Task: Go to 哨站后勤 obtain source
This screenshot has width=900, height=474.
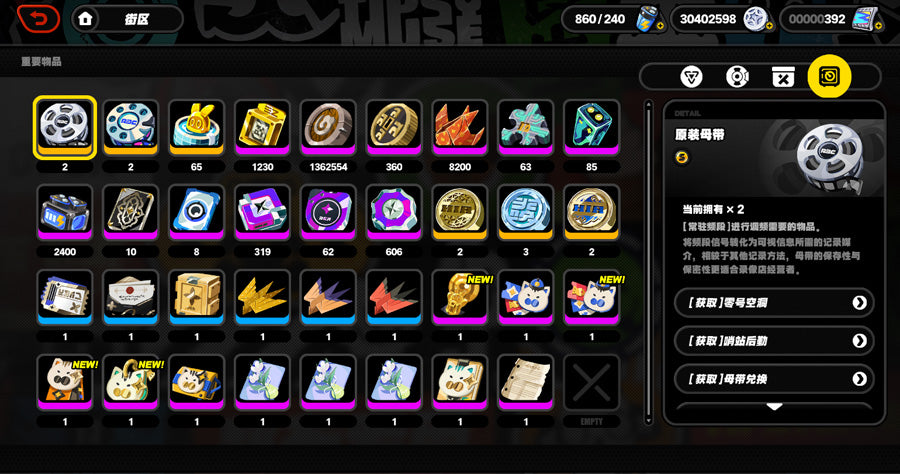Action: pos(773,341)
